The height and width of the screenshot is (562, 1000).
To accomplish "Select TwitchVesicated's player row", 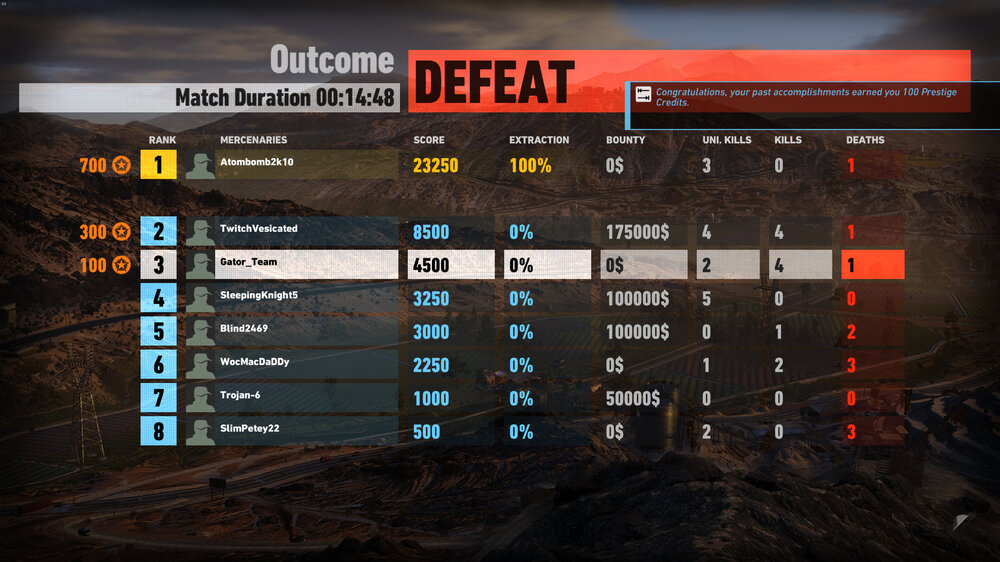I will 290,232.
